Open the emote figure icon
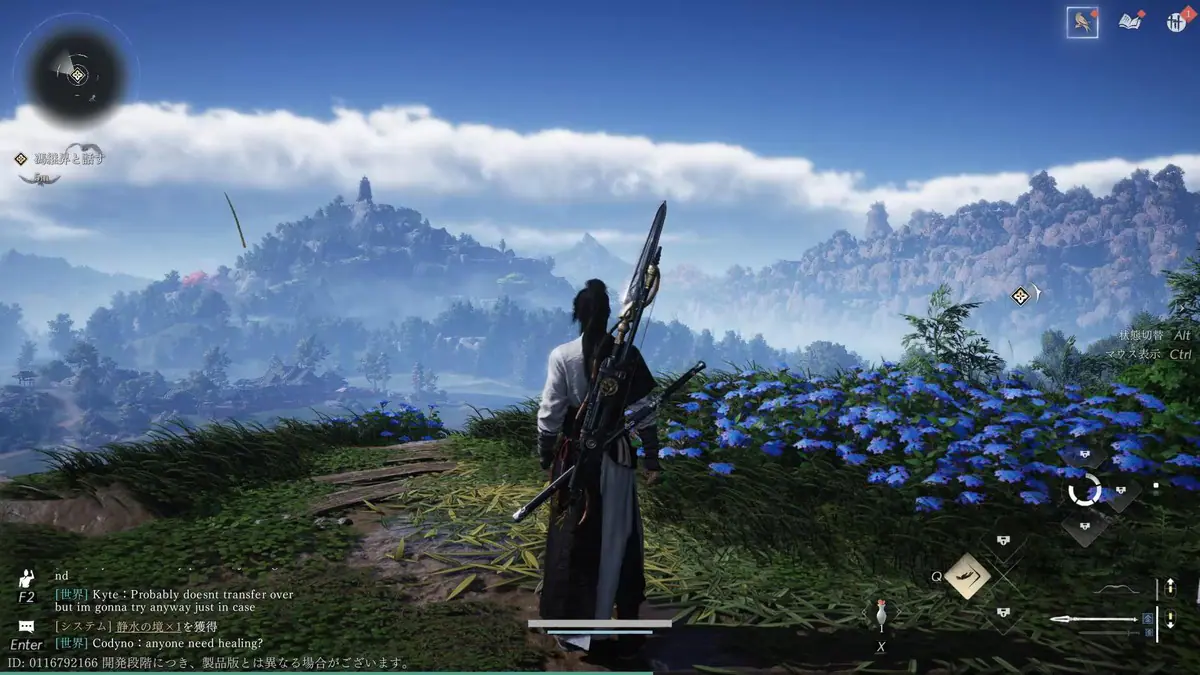The width and height of the screenshot is (1200, 675). click(x=27, y=579)
